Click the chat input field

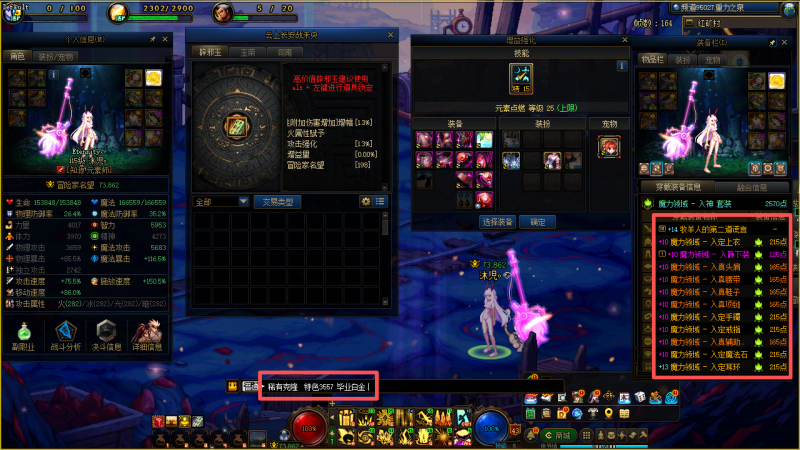pyautogui.click(x=318, y=386)
